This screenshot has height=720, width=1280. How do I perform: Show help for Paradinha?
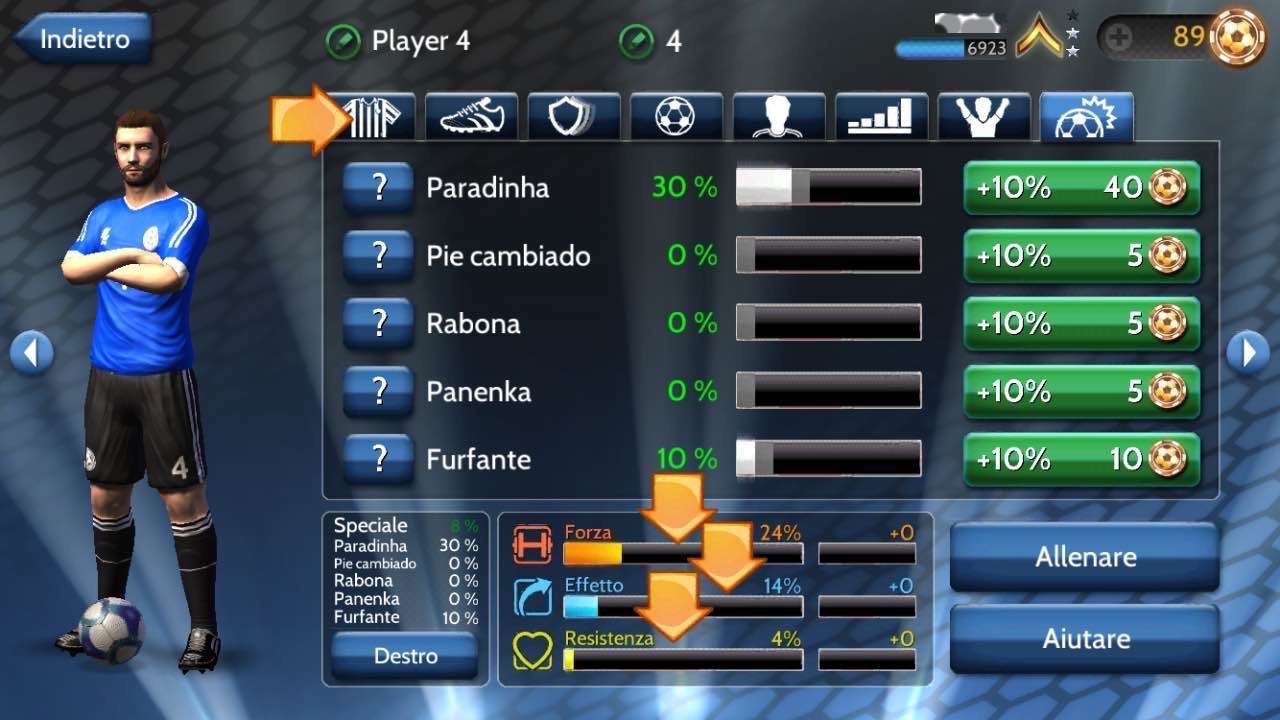[378, 187]
